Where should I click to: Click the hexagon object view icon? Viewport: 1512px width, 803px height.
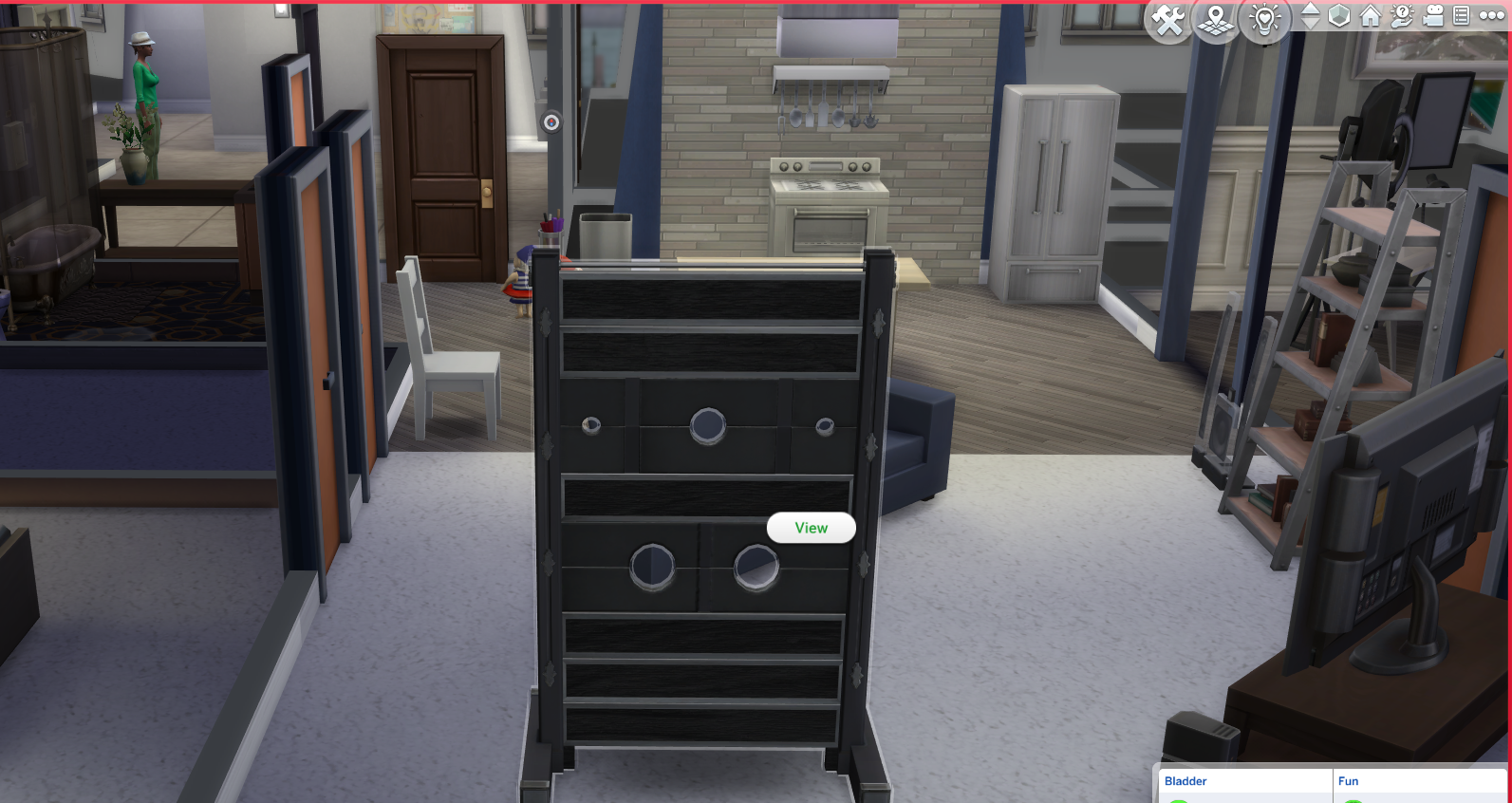pyautogui.click(x=1341, y=16)
